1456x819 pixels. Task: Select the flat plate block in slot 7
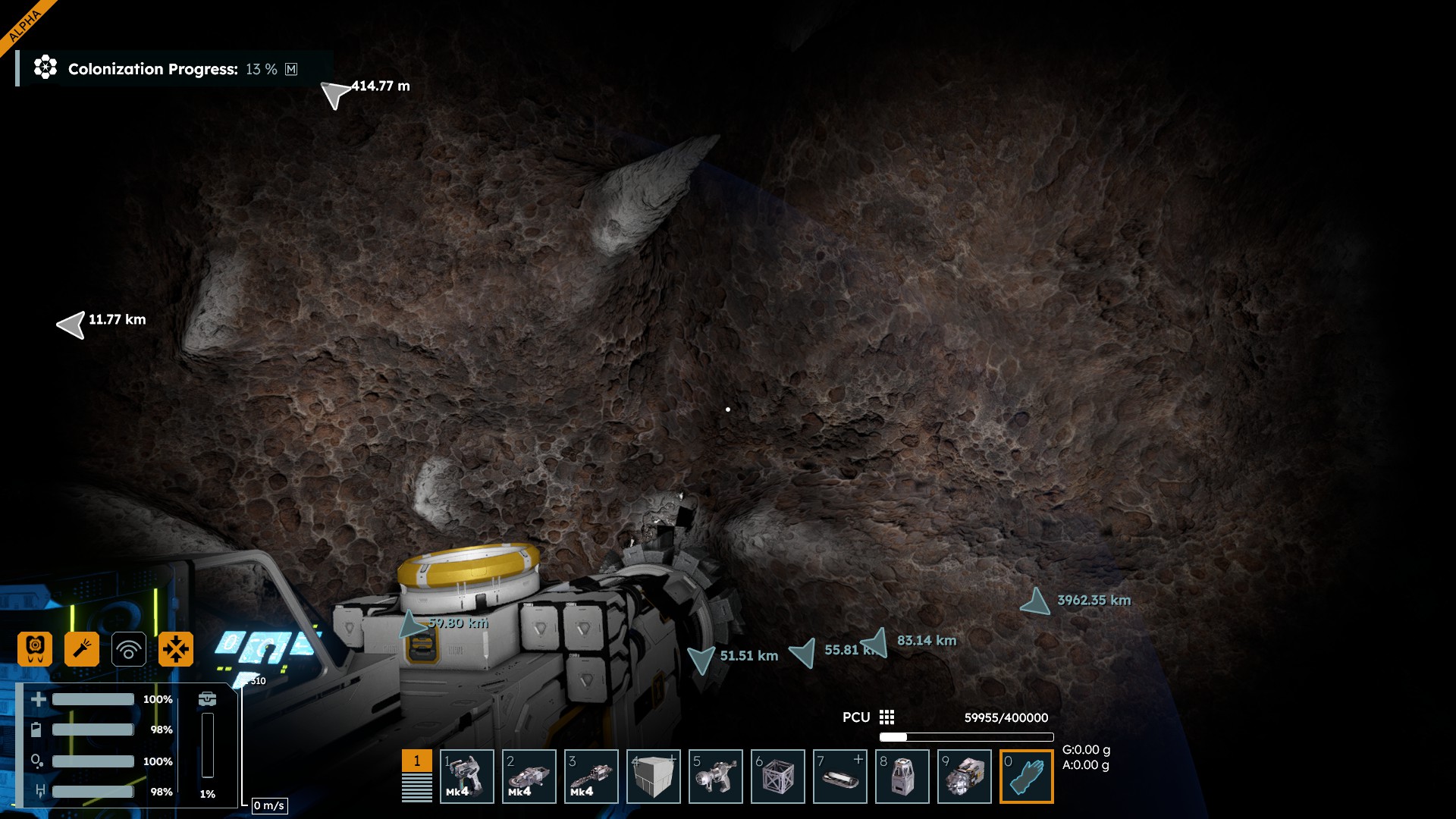(840, 777)
